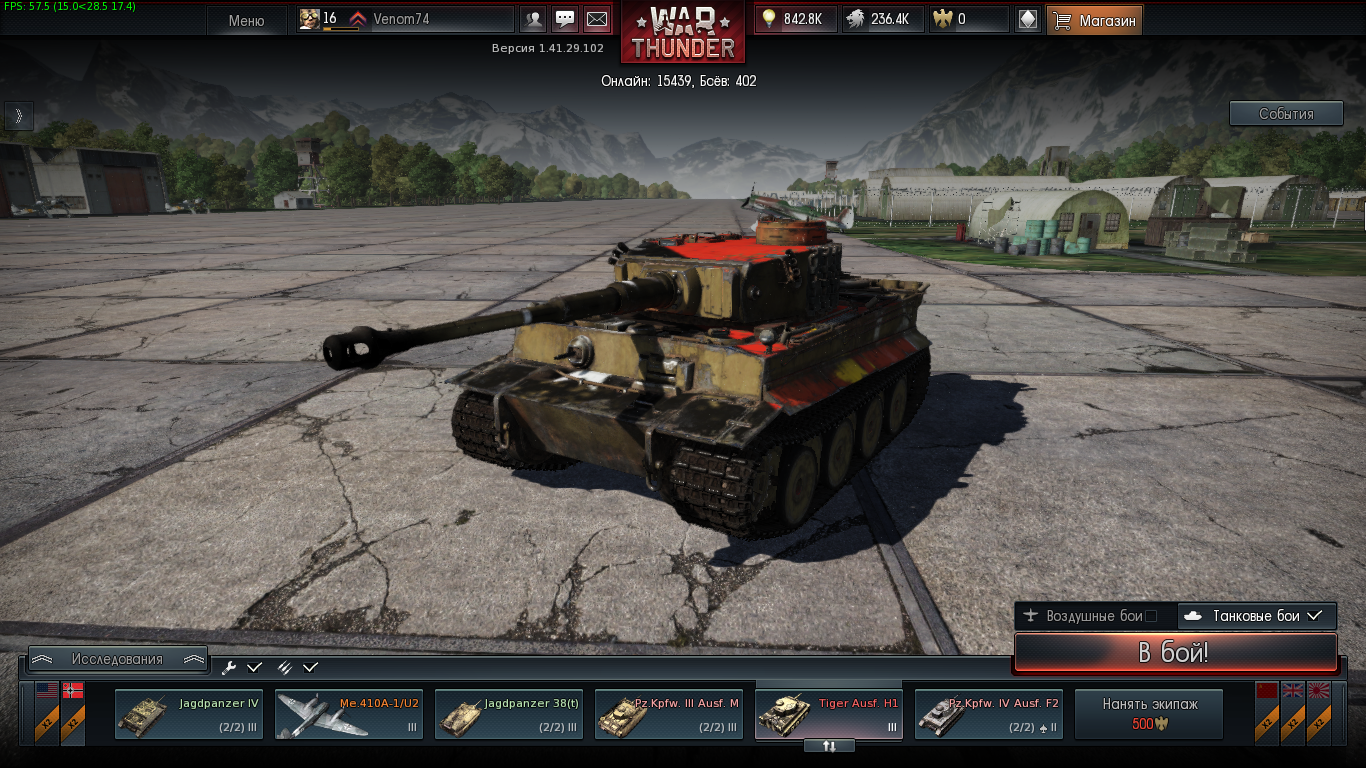Toggle Воздушные бои air battles mode

click(x=1094, y=616)
